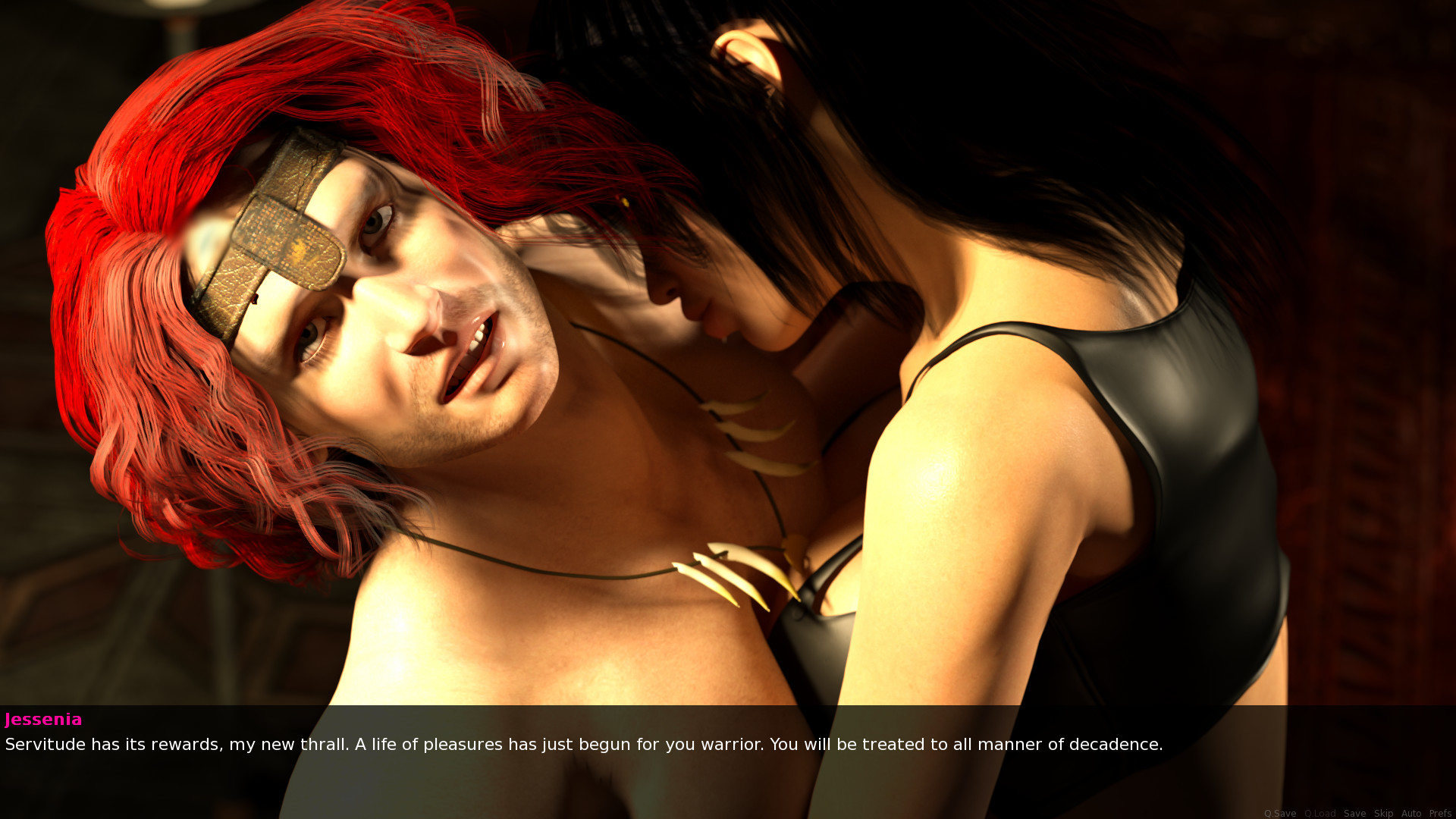
Task: Quick save using the Q.Save shortcut
Action: [x=1280, y=813]
